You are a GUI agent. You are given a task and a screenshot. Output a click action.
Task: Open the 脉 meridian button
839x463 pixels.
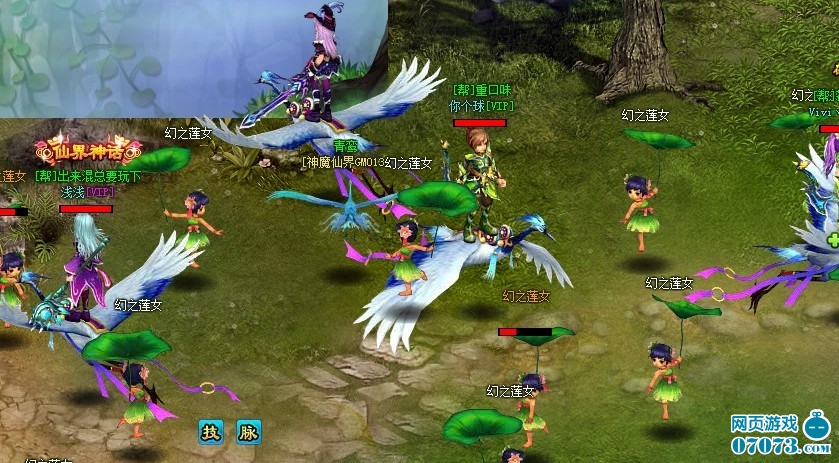pos(248,432)
